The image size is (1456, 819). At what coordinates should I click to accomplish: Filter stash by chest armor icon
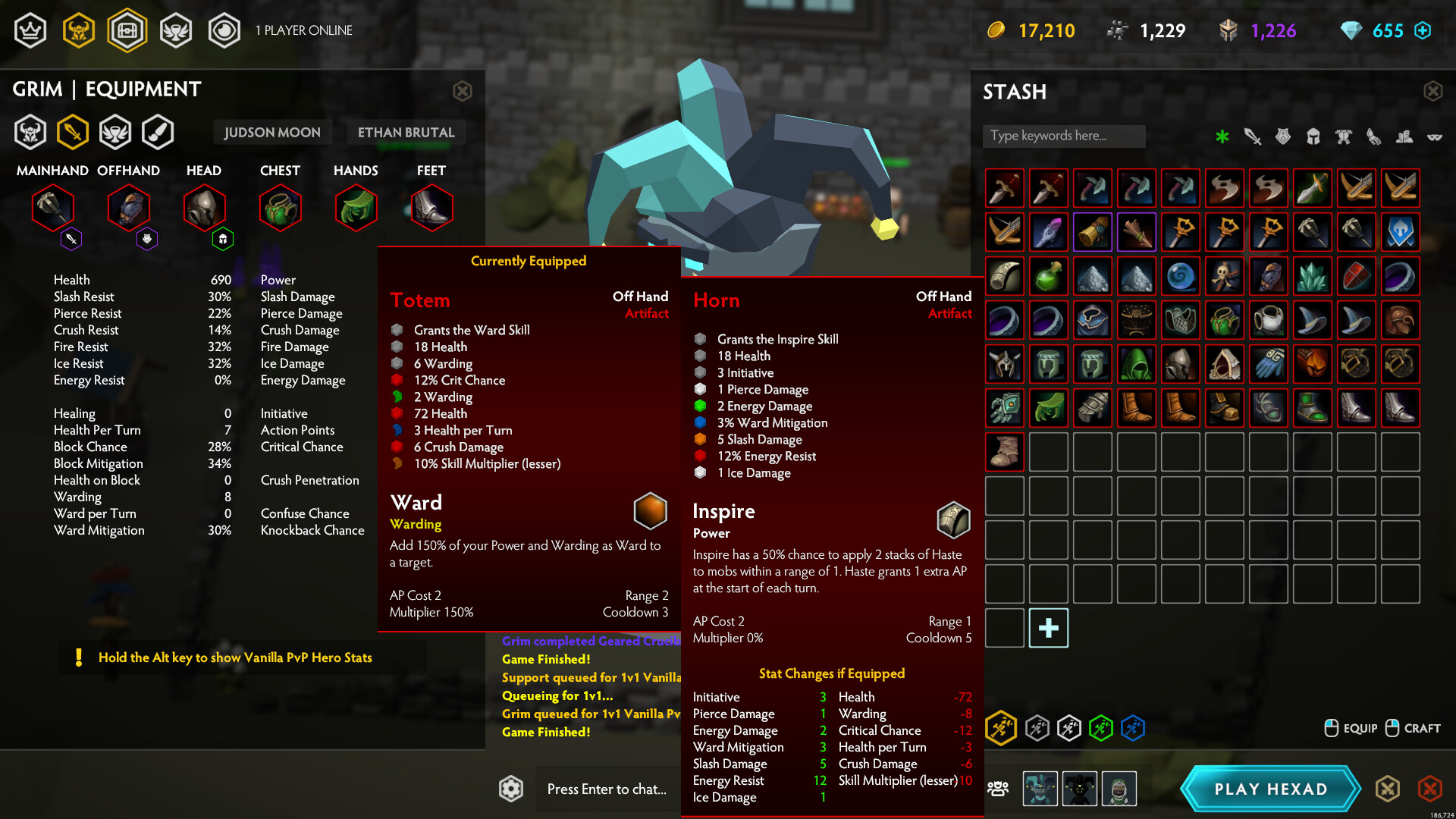click(1343, 136)
